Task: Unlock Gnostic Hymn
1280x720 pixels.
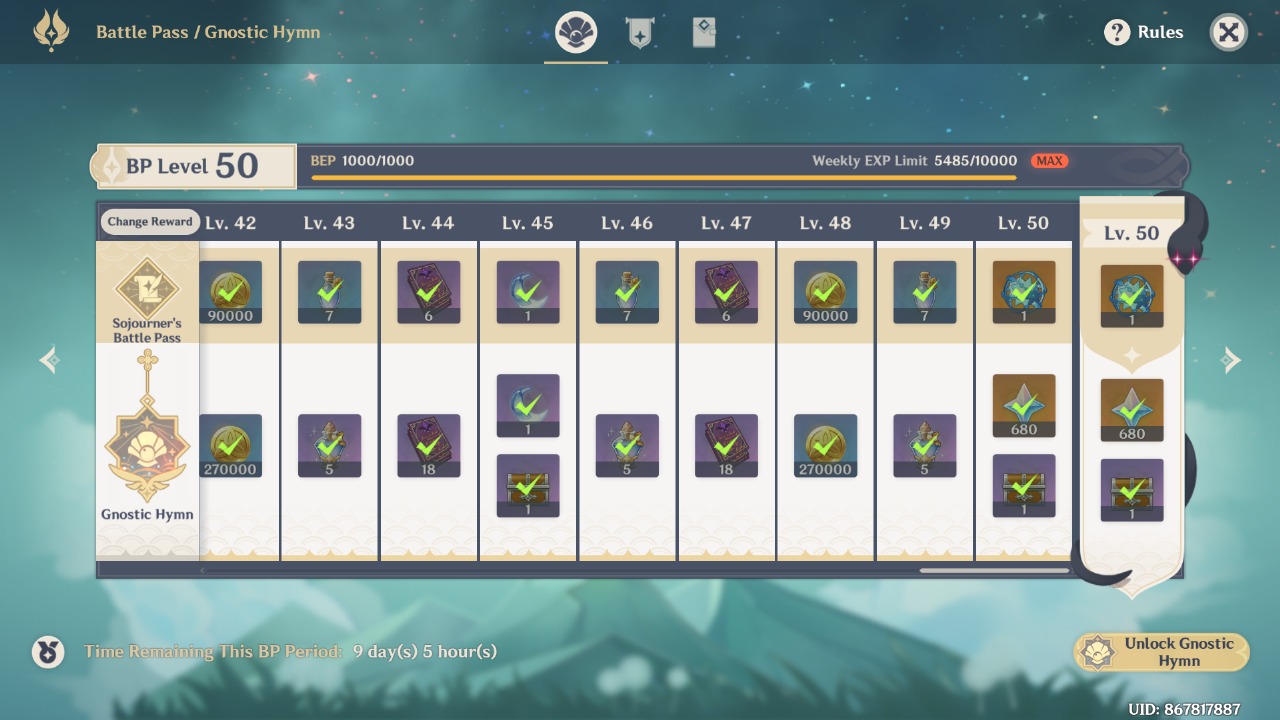Action: (1162, 652)
